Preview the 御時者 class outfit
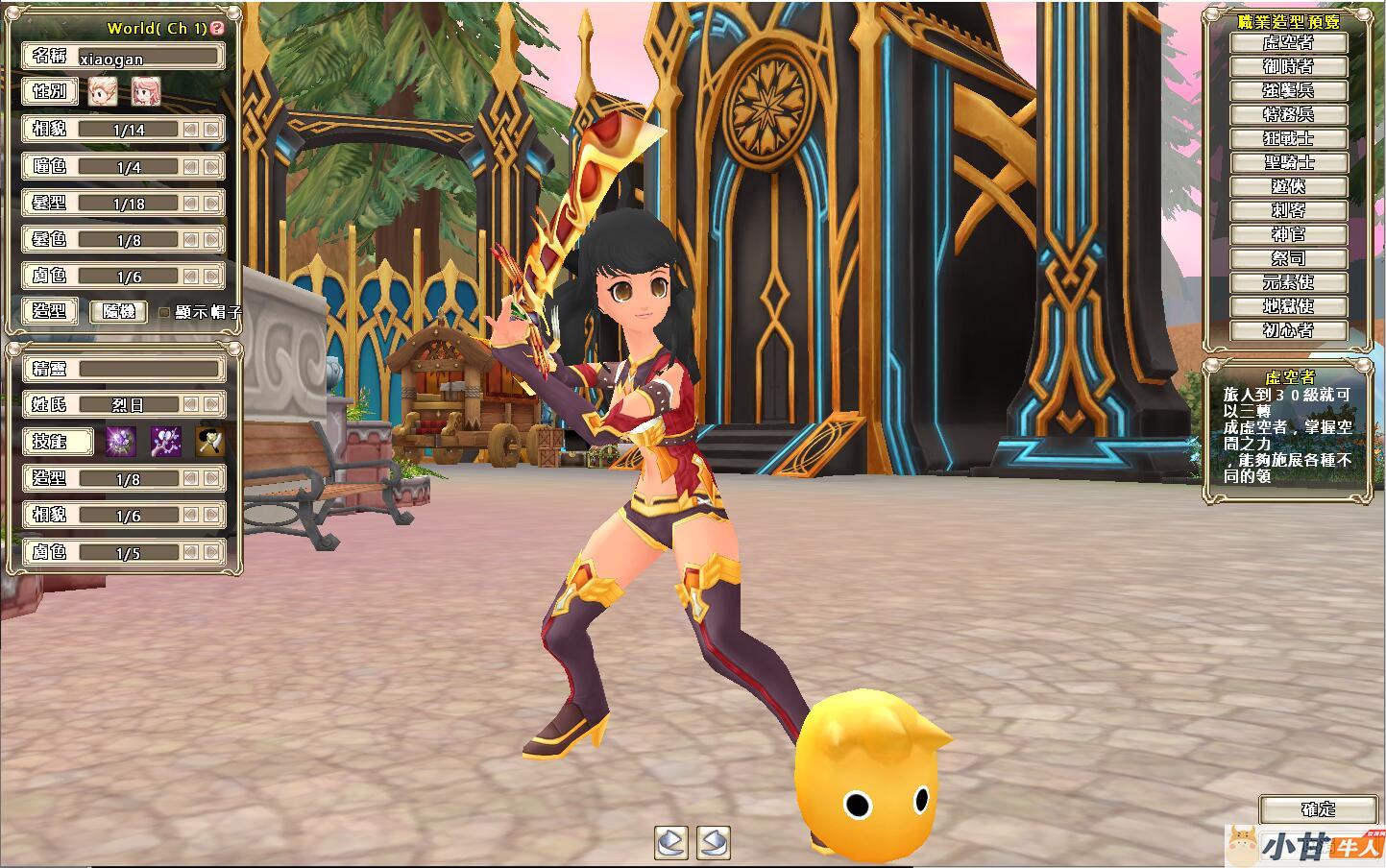 (1289, 67)
